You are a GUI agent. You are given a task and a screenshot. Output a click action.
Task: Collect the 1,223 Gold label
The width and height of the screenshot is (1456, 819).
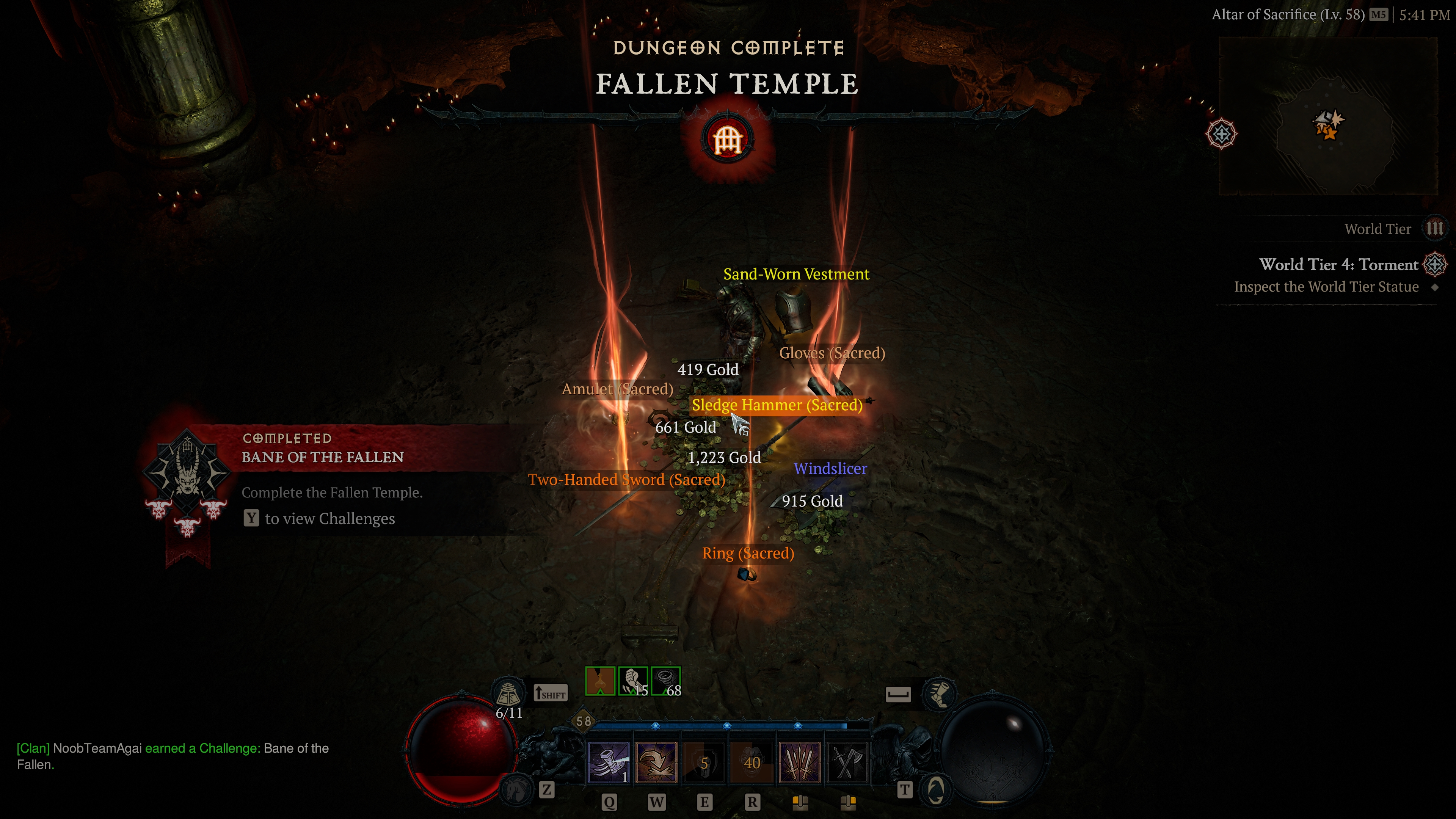click(724, 457)
